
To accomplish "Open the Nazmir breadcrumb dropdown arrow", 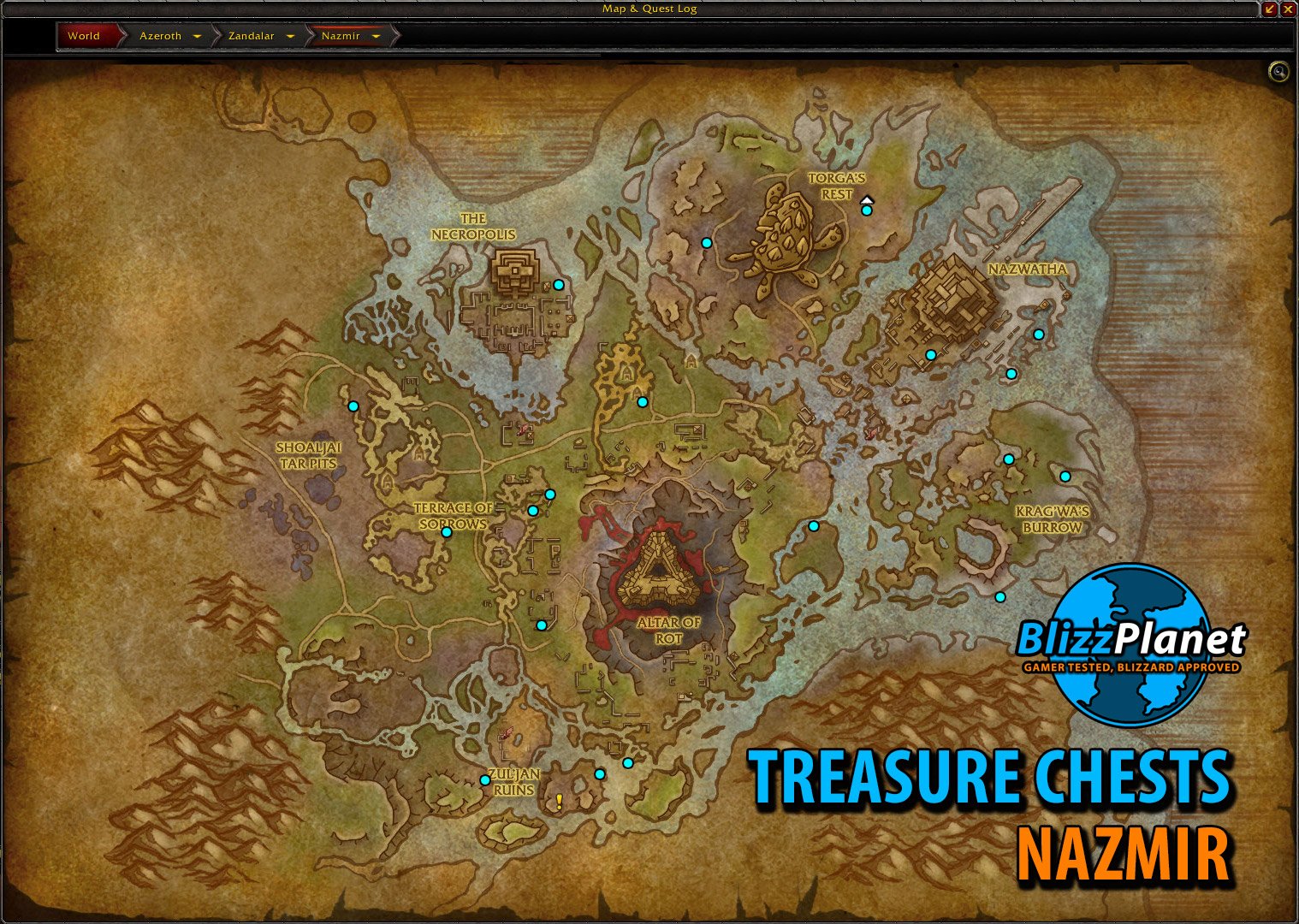I will (377, 36).
